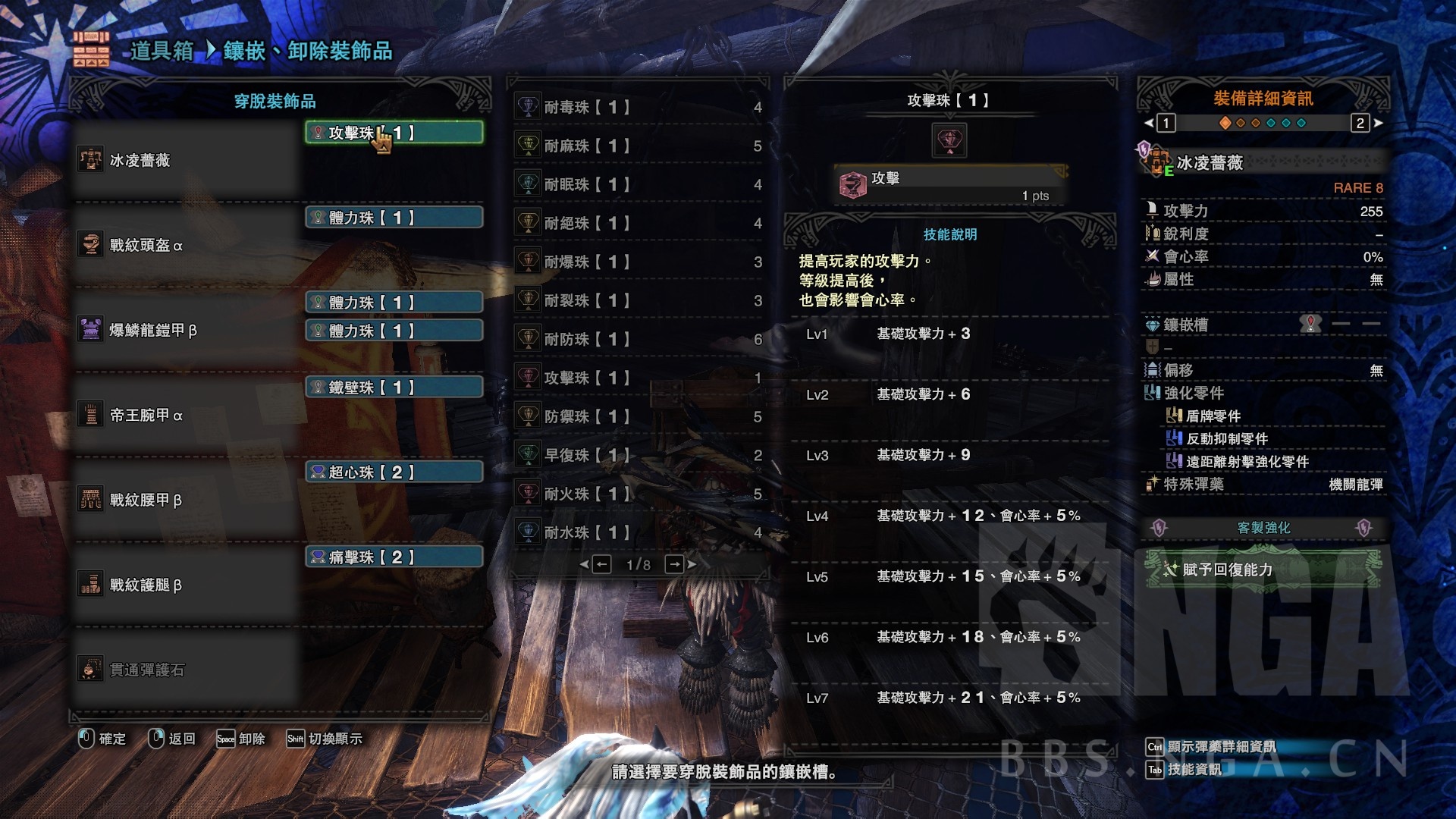Select 耐防珠【1】 in the decoration list
This screenshot has height=819, width=1456.
coord(639,340)
